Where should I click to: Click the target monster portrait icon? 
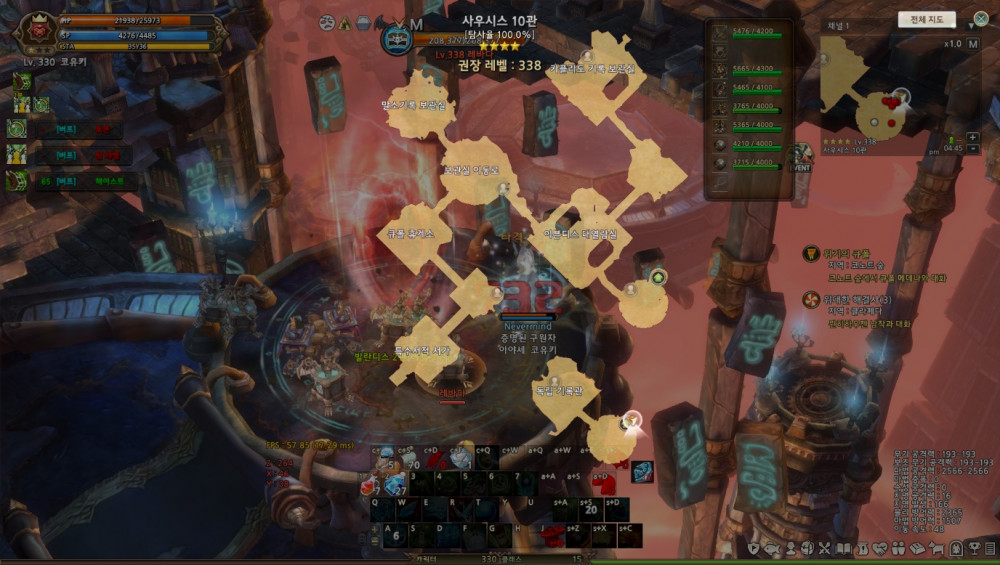pos(397,40)
